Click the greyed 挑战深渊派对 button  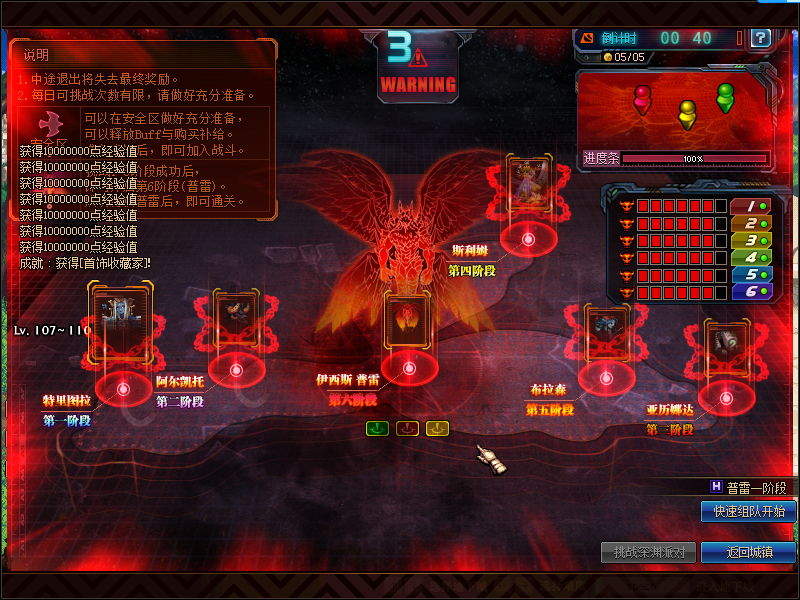click(x=648, y=552)
